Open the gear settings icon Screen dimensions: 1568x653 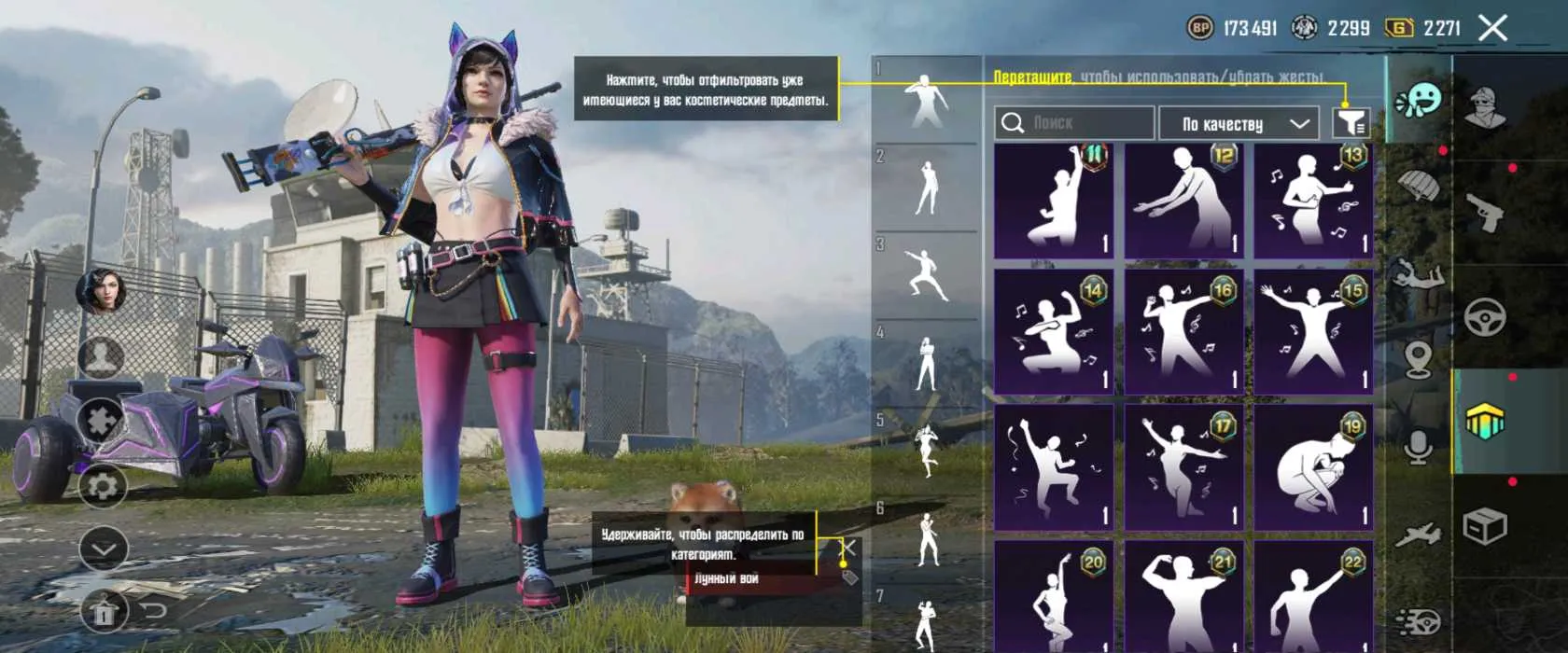102,486
